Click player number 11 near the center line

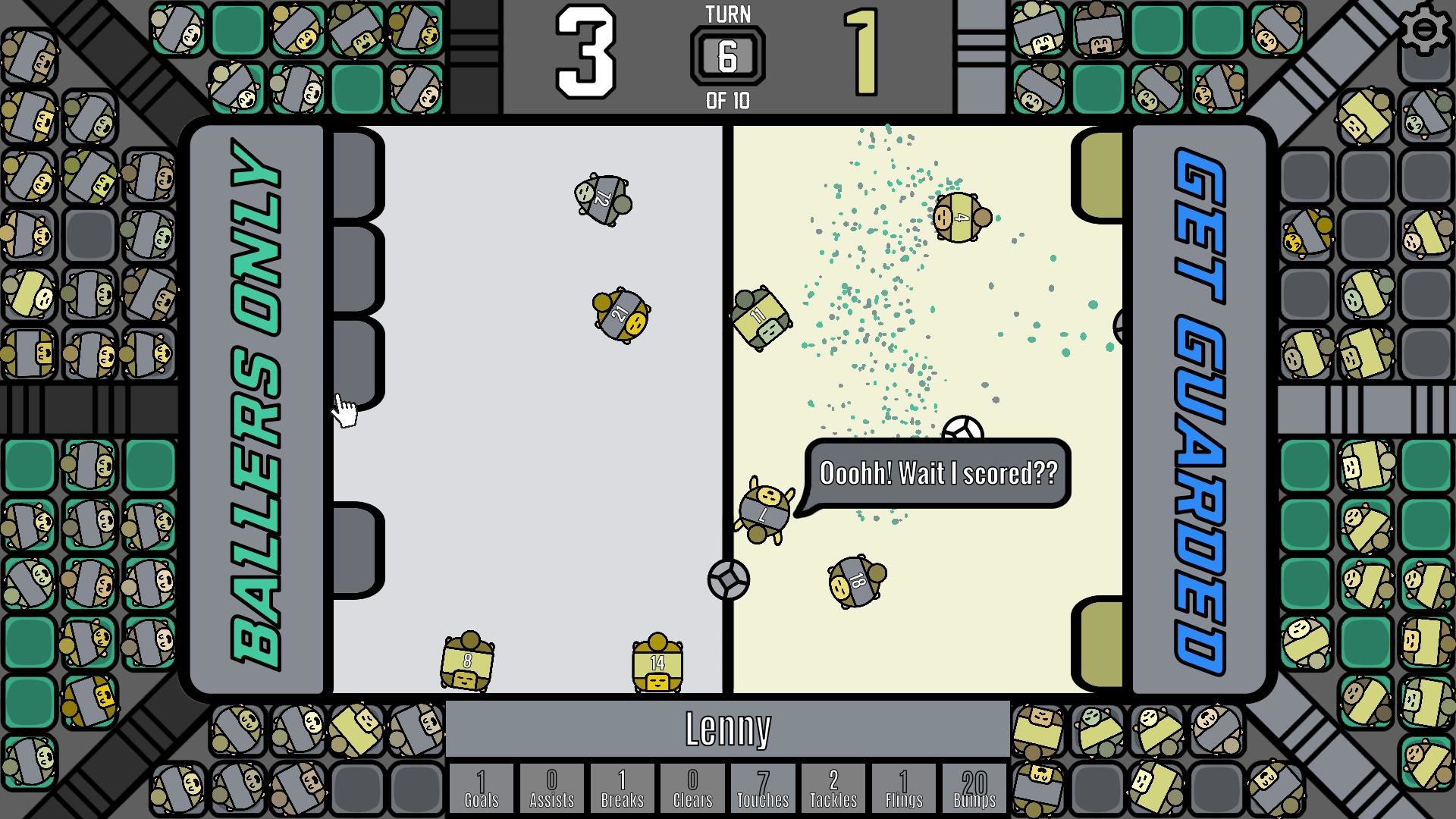pos(761,318)
